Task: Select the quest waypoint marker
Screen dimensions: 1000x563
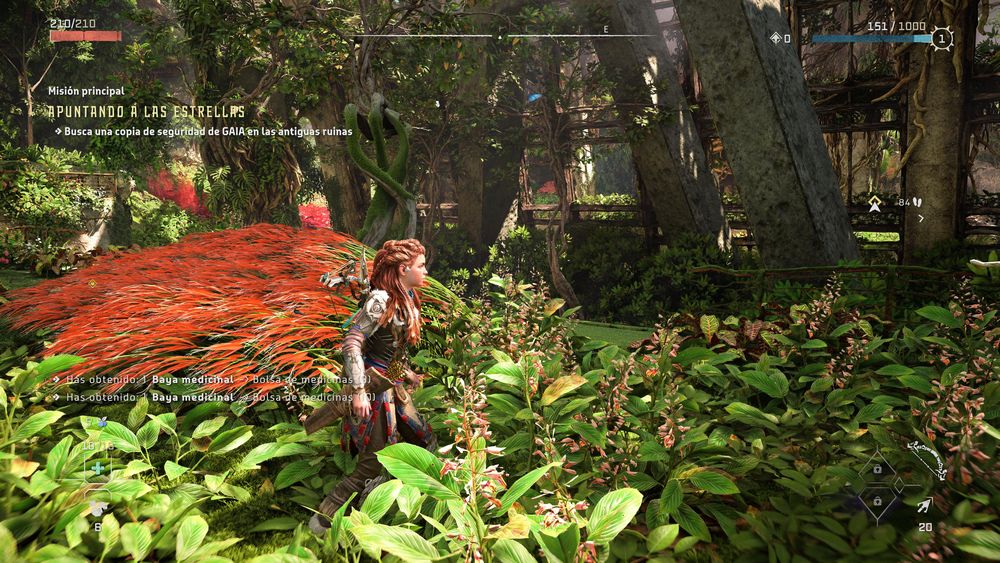Action: tap(875, 203)
